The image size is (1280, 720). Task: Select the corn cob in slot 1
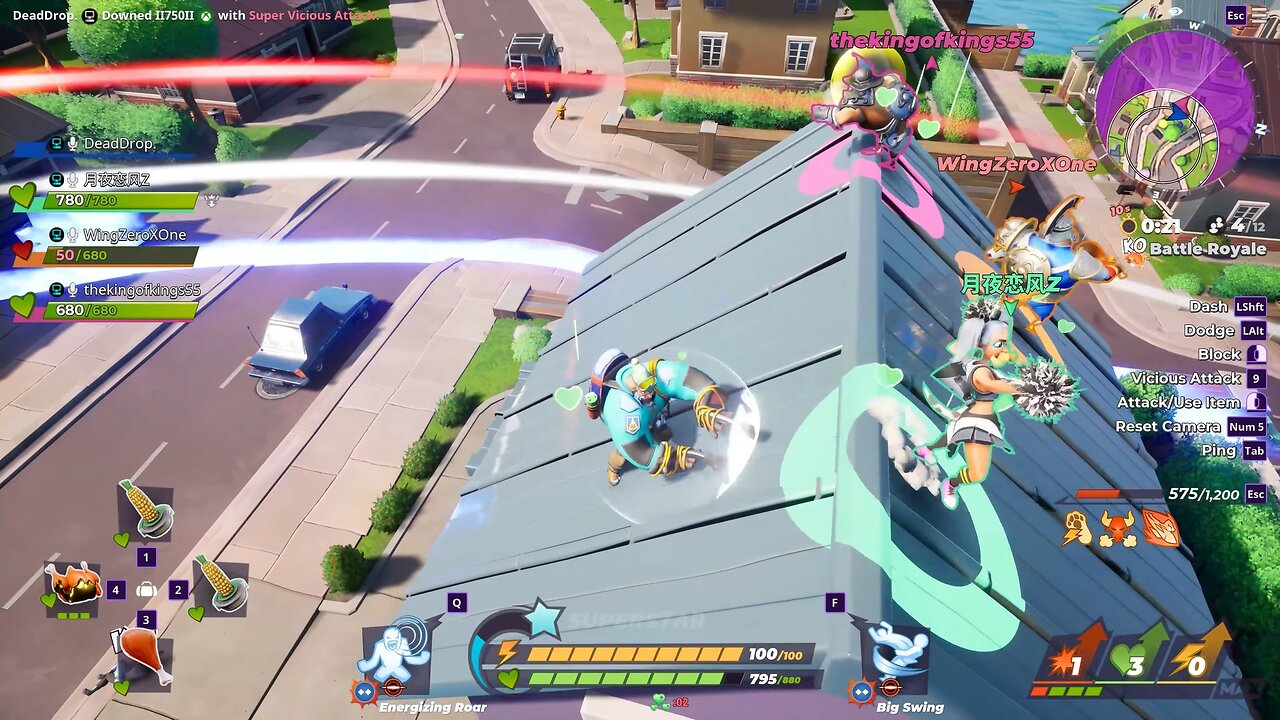click(145, 509)
